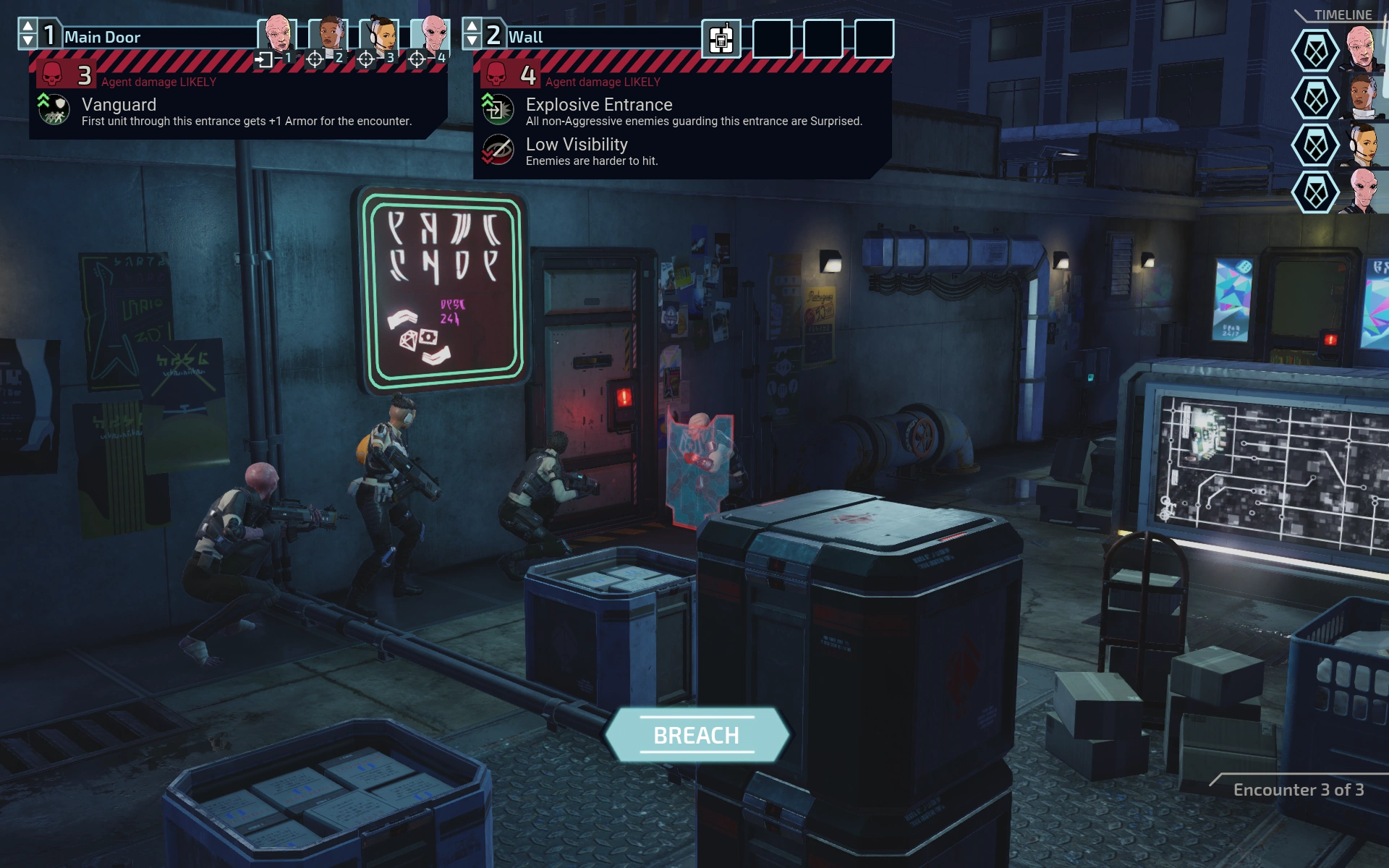Choose the headset agent portrait in the Timeline
This screenshot has height=868, width=1389.
tap(1362, 144)
